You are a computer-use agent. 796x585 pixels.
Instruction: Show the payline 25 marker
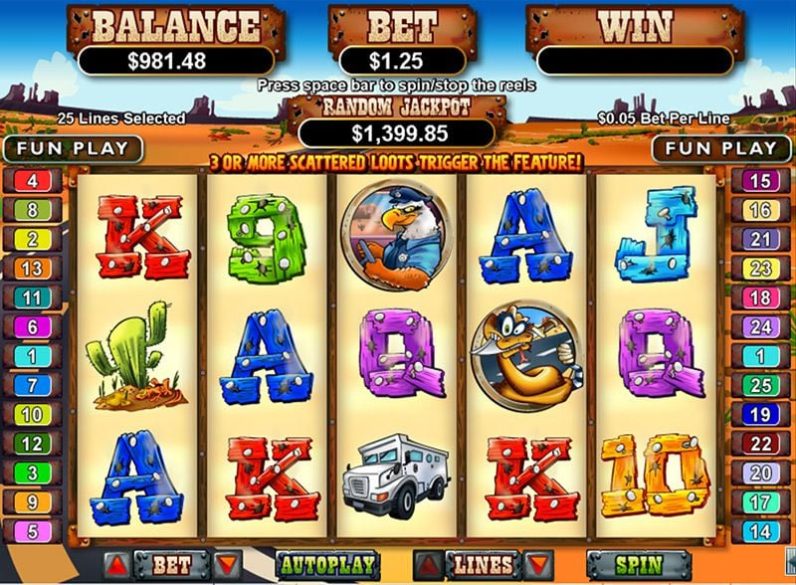(x=760, y=385)
